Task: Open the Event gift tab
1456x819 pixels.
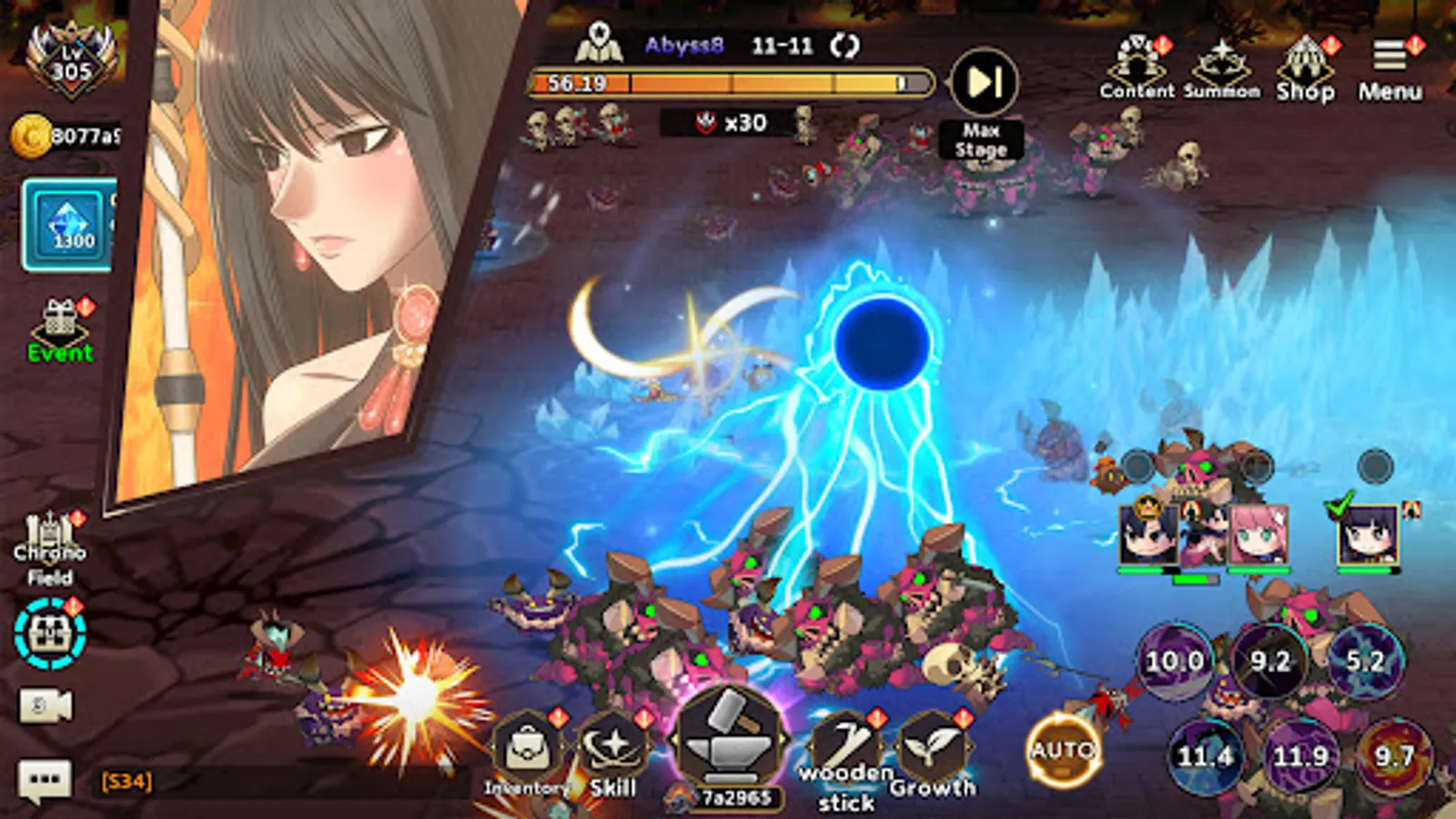Action: pyautogui.click(x=58, y=320)
